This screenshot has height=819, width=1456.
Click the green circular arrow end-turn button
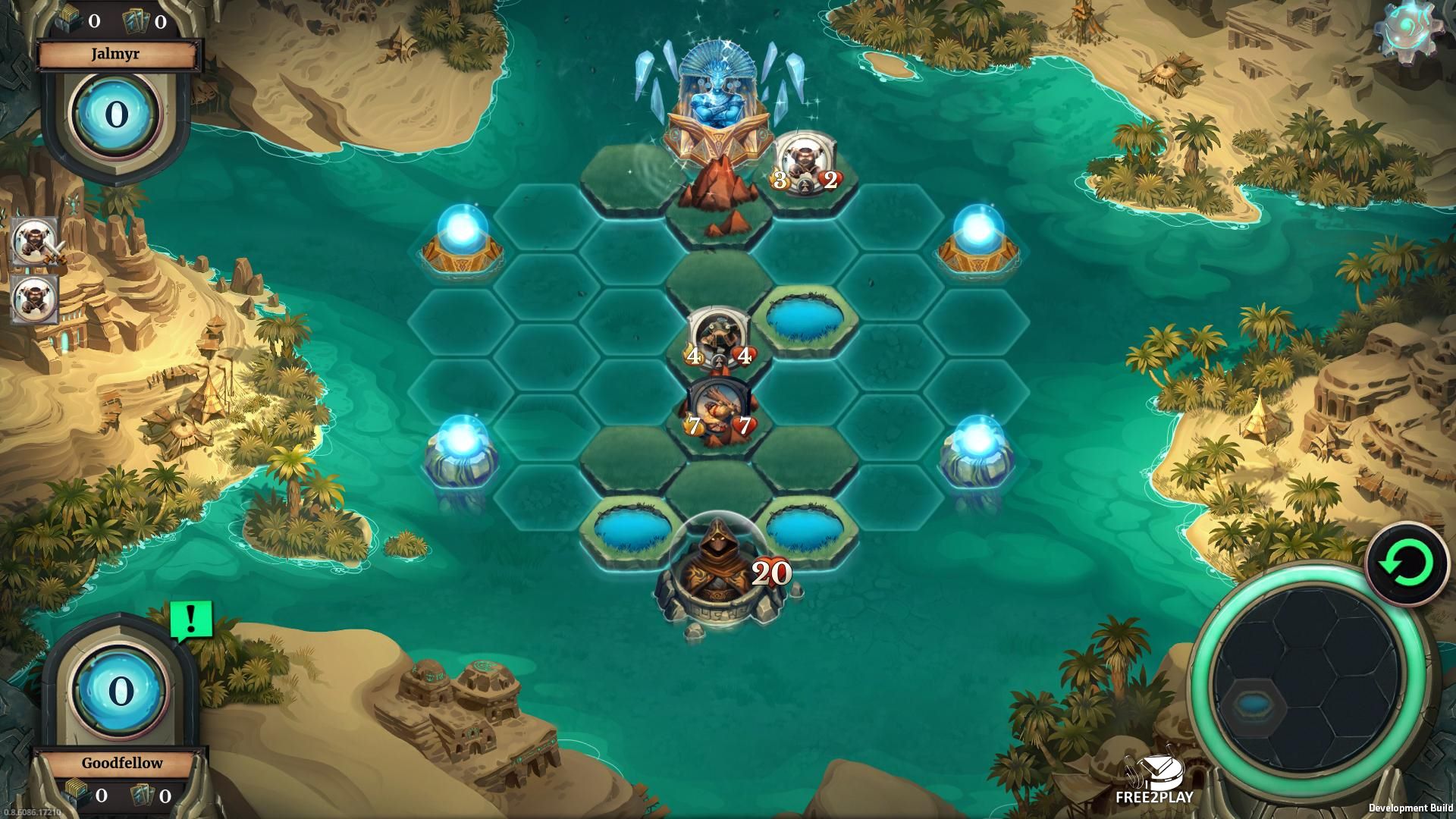point(1407,563)
